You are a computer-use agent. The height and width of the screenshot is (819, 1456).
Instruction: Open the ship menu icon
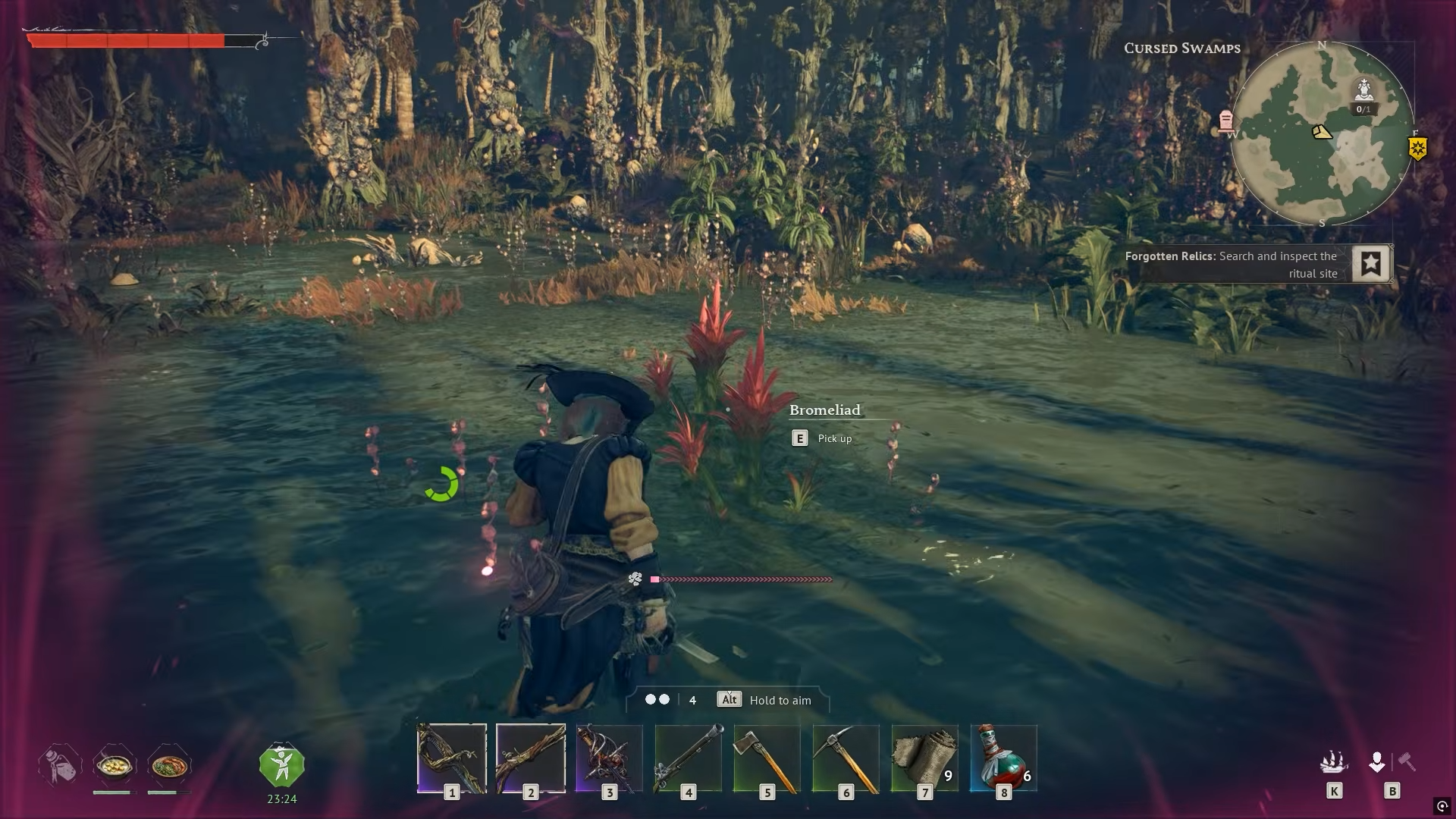coord(1333,761)
